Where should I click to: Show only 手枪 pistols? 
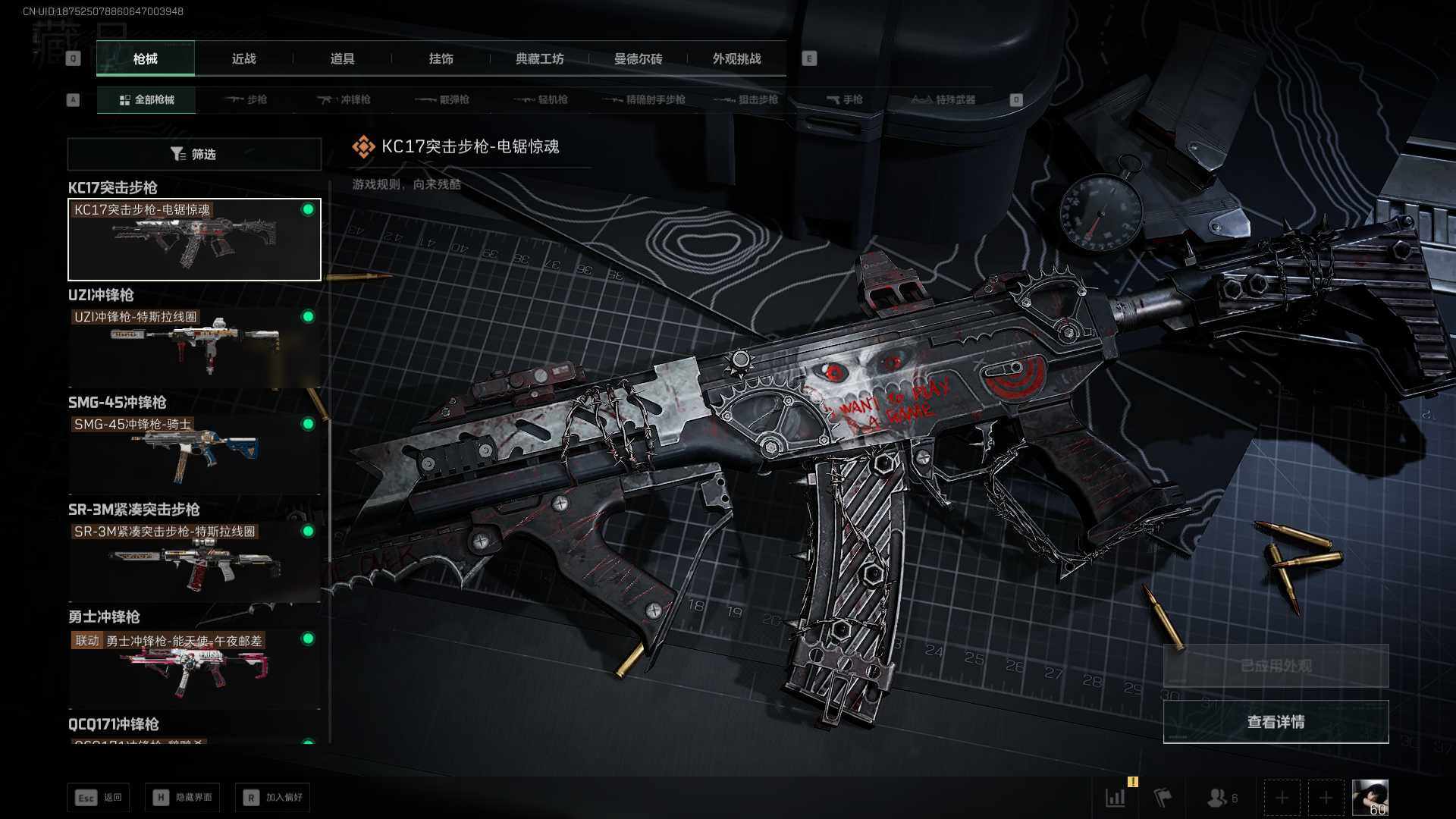tap(845, 100)
